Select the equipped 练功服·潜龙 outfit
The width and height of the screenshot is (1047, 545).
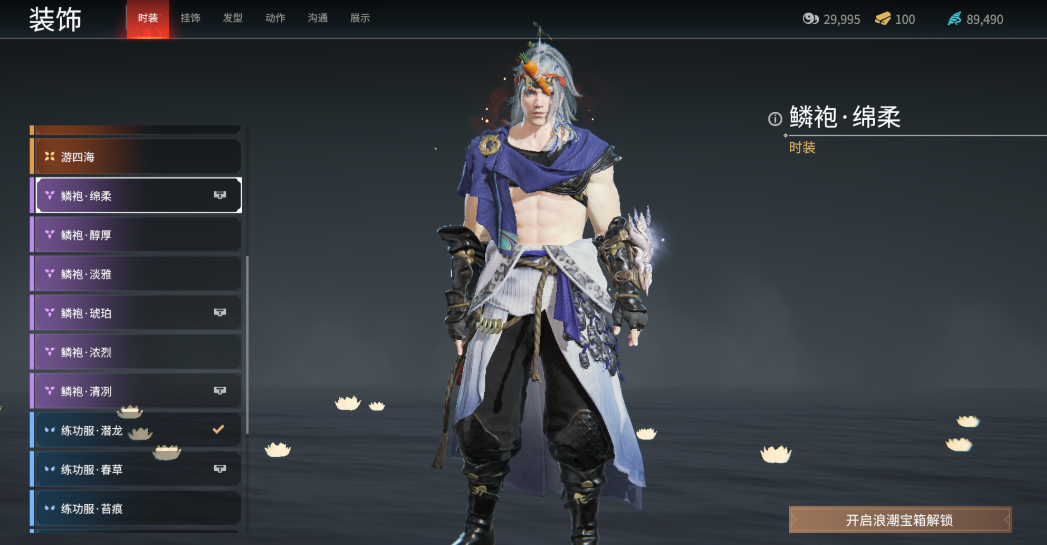coord(138,430)
